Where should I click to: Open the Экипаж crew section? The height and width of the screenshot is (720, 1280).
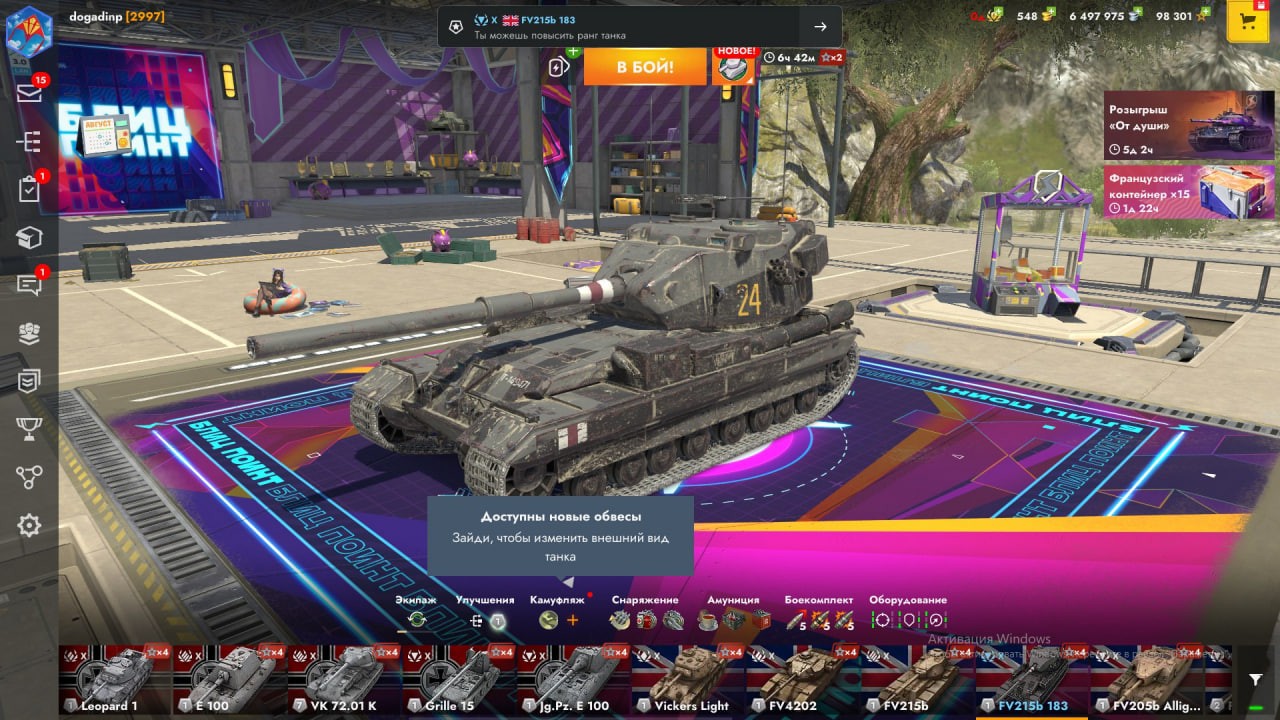[416, 619]
